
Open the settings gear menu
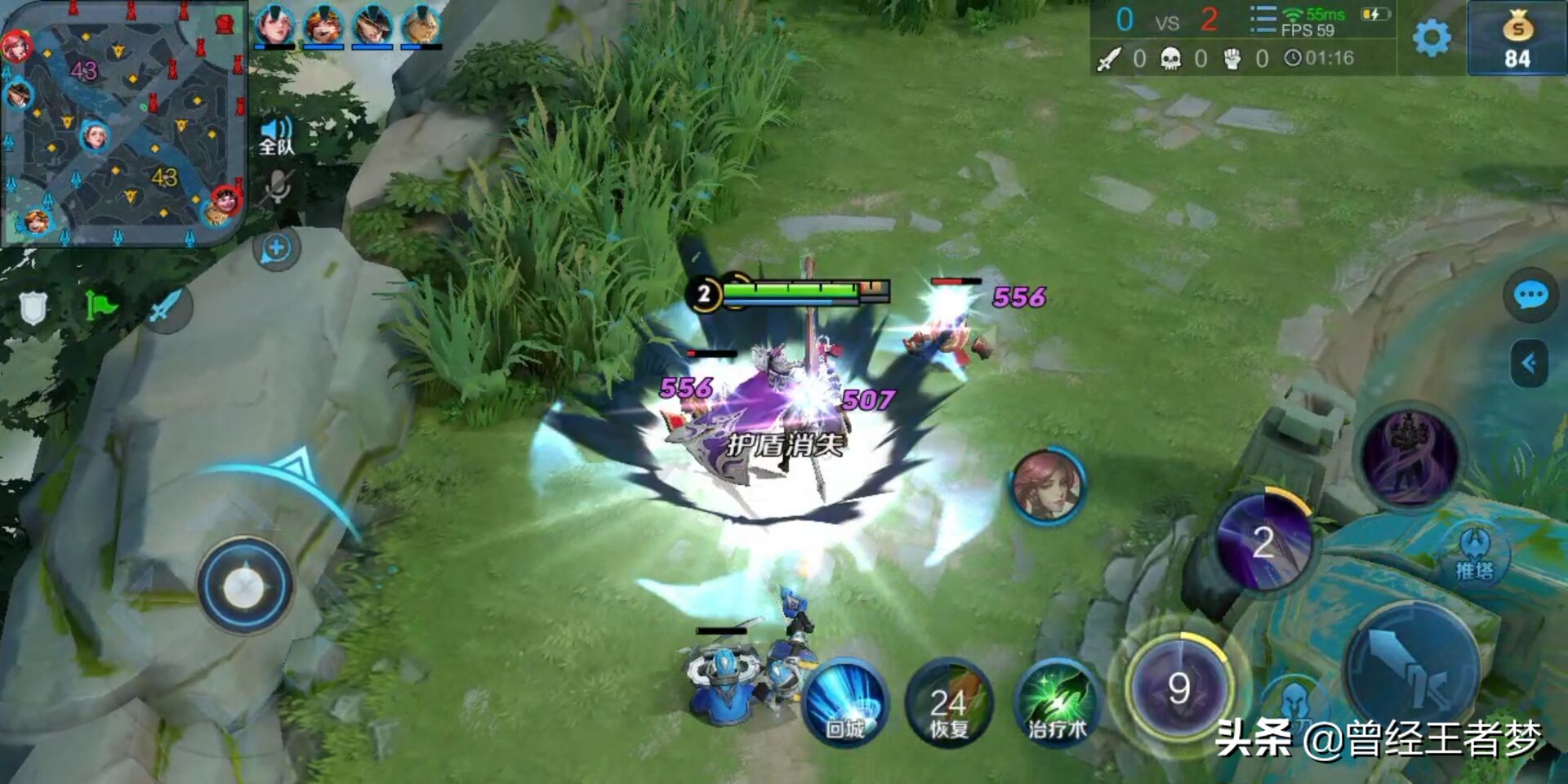pyautogui.click(x=1432, y=38)
